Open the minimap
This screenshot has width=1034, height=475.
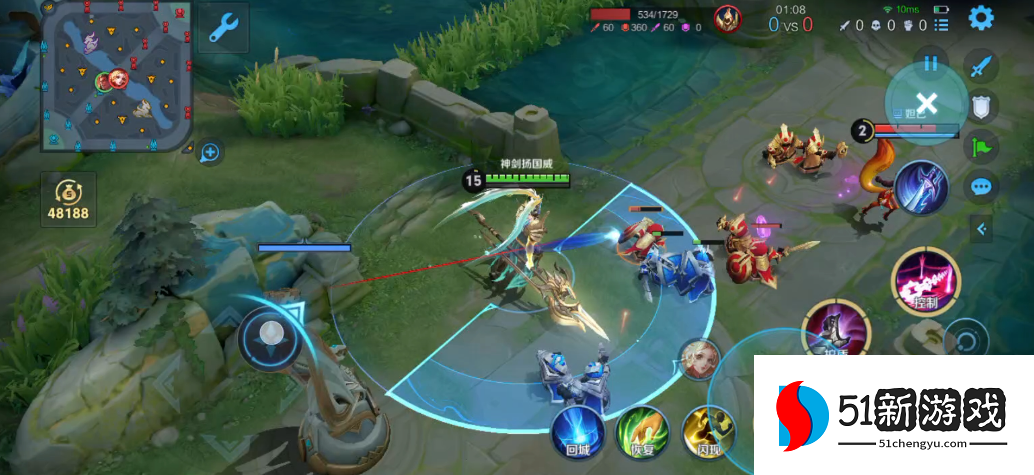[x=117, y=77]
